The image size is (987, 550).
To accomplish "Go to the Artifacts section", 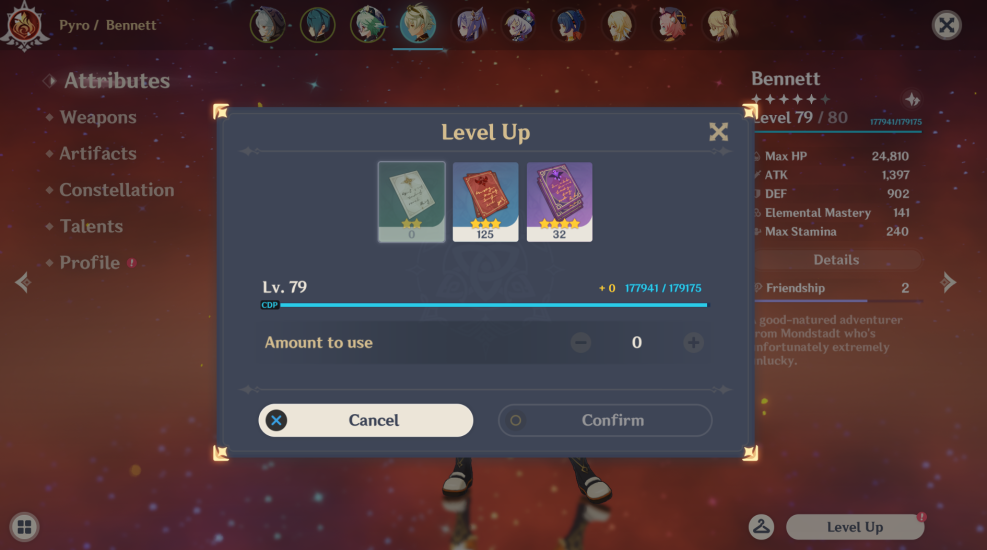I will [98, 154].
